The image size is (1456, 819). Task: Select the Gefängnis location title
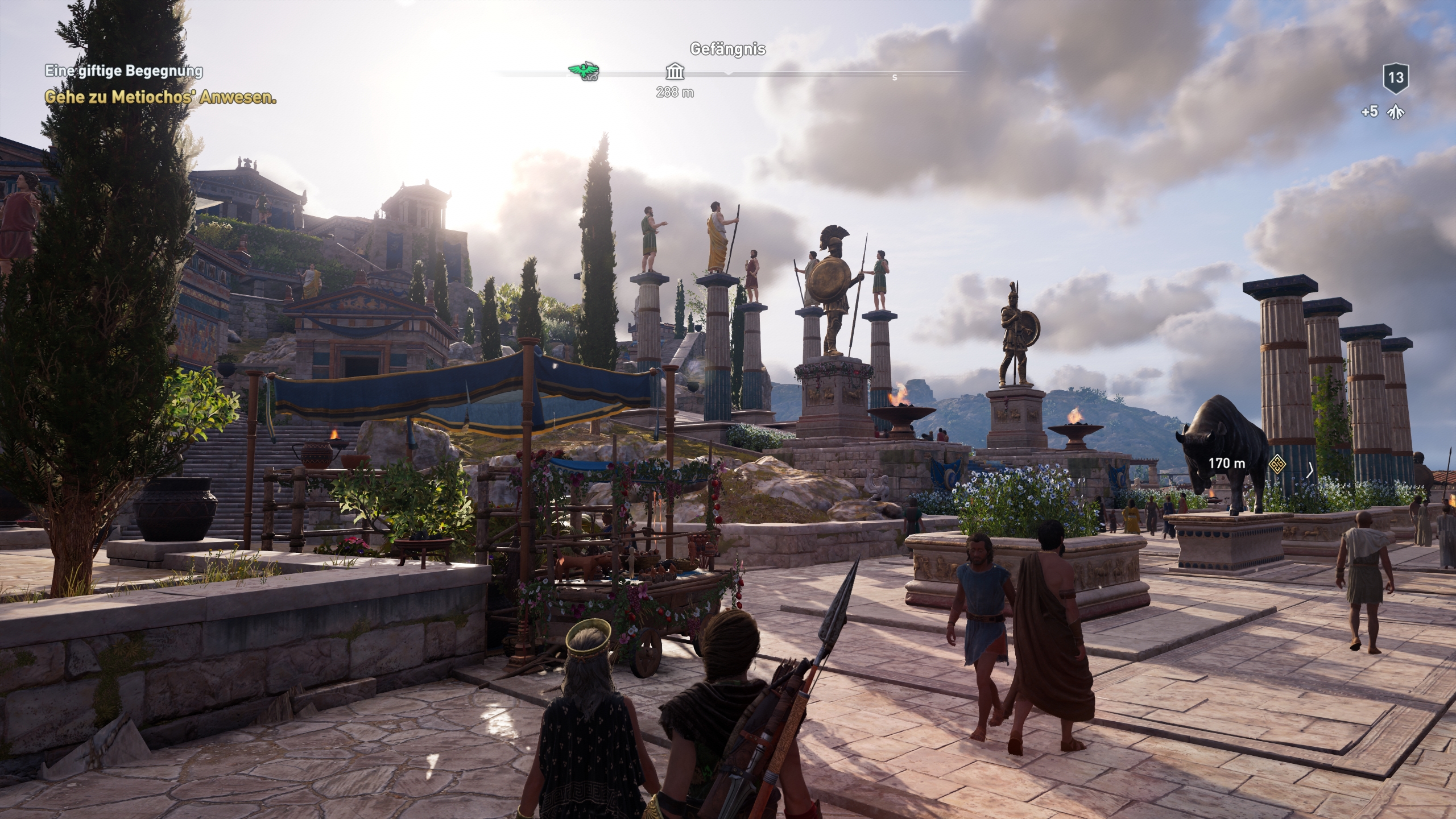(x=728, y=50)
